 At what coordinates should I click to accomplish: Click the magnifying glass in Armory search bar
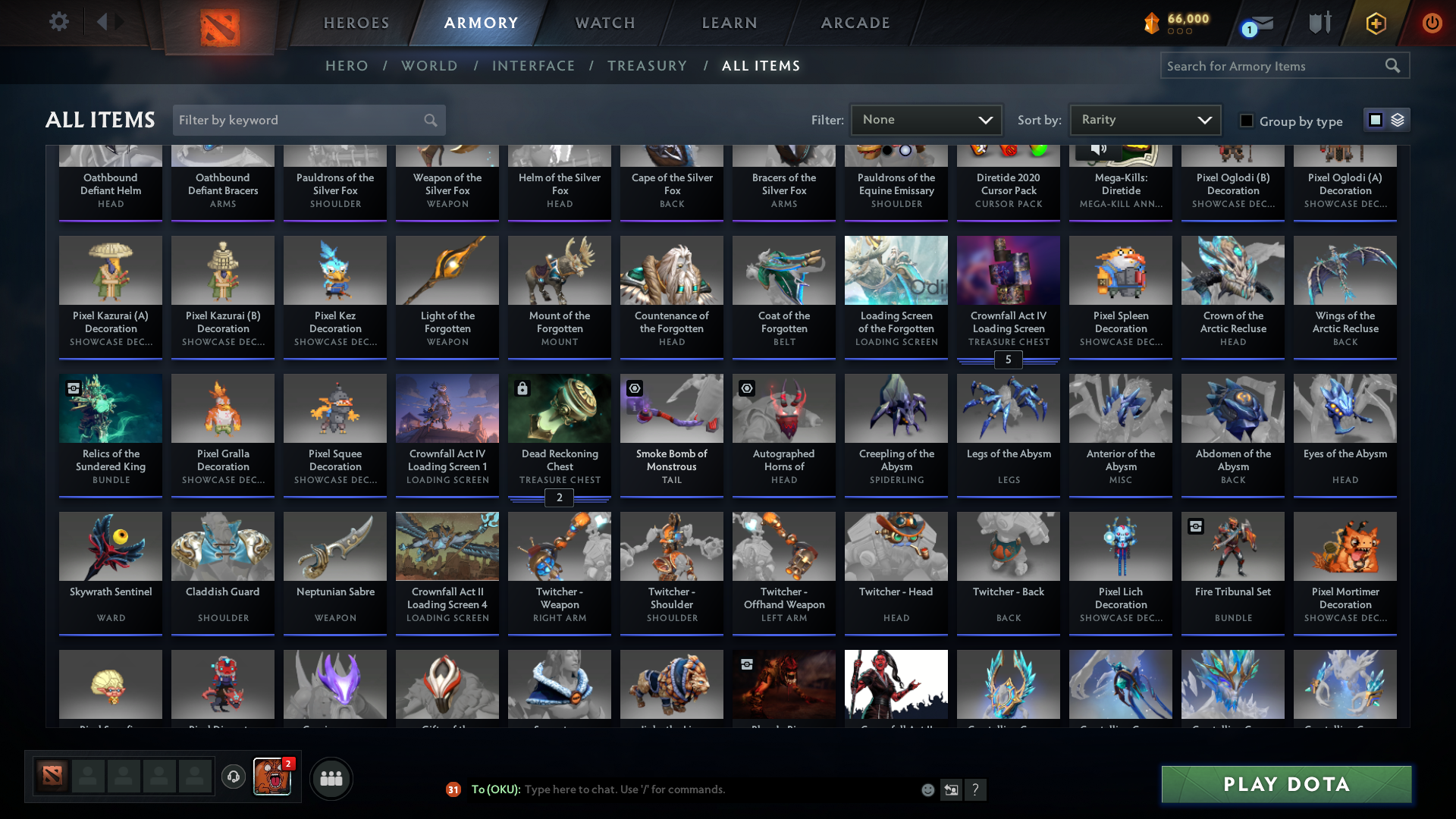pos(1394,66)
